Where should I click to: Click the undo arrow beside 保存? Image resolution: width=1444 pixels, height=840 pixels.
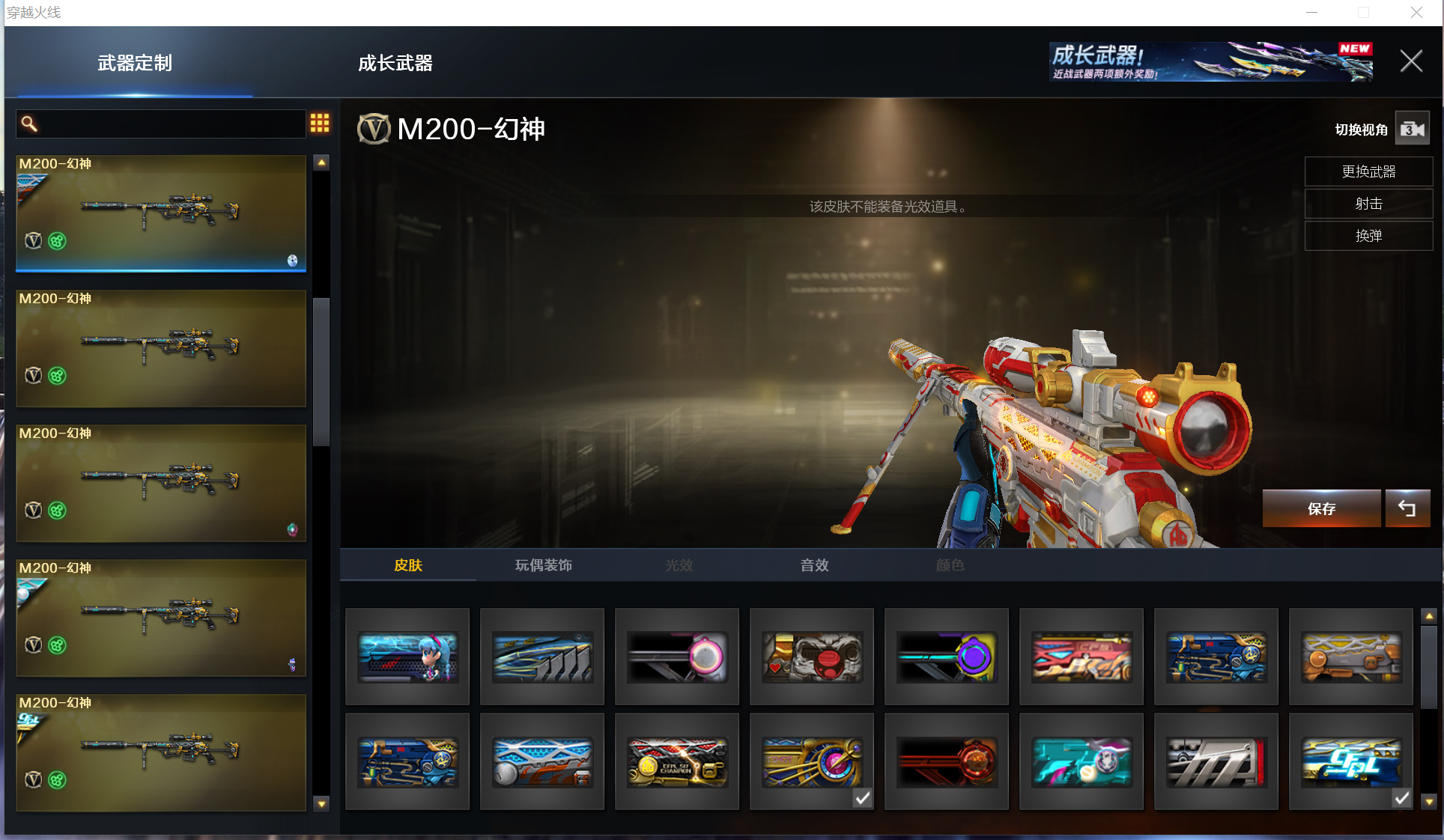[x=1407, y=509]
